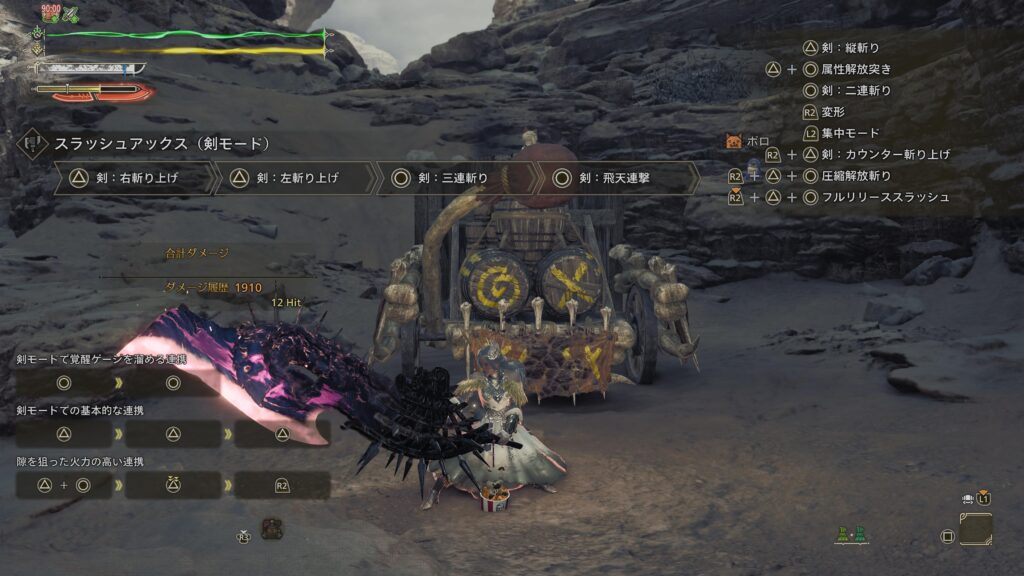
Task: Click the Palico ボロ companion icon
Action: click(735, 142)
